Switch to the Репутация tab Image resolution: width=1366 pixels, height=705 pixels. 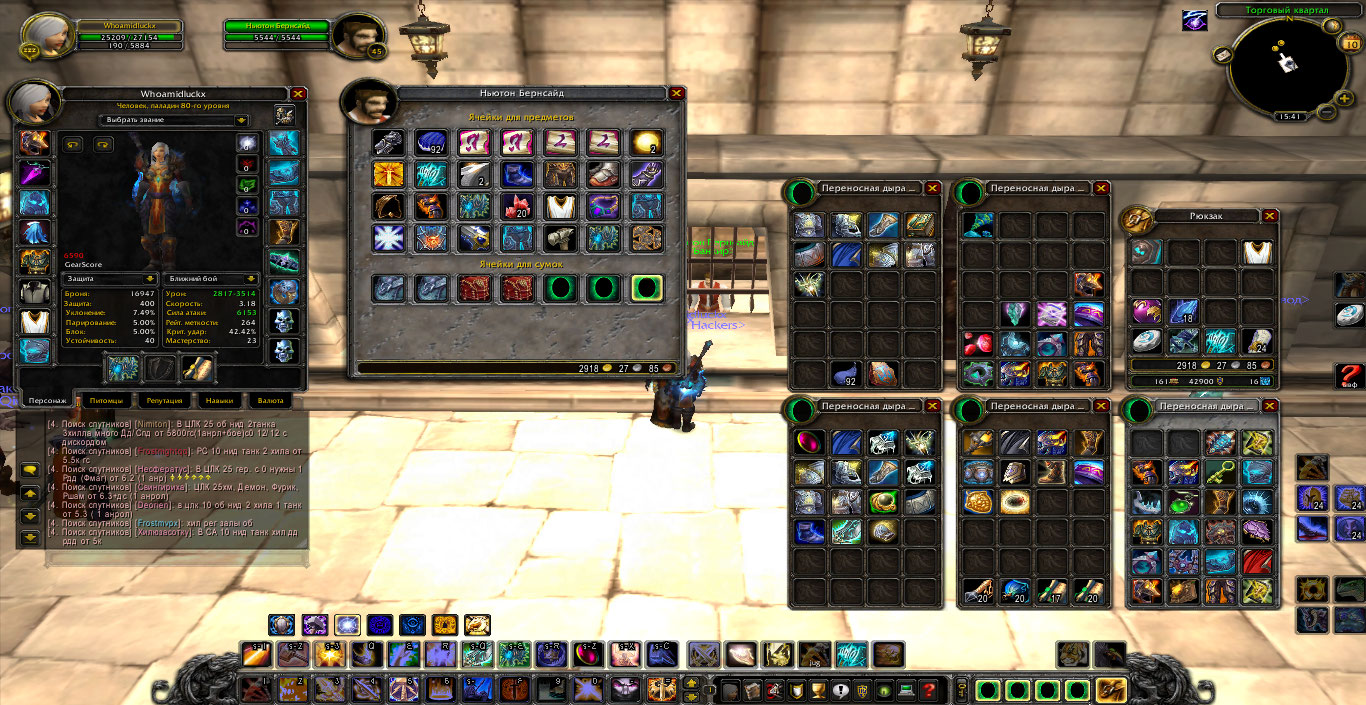(x=164, y=400)
